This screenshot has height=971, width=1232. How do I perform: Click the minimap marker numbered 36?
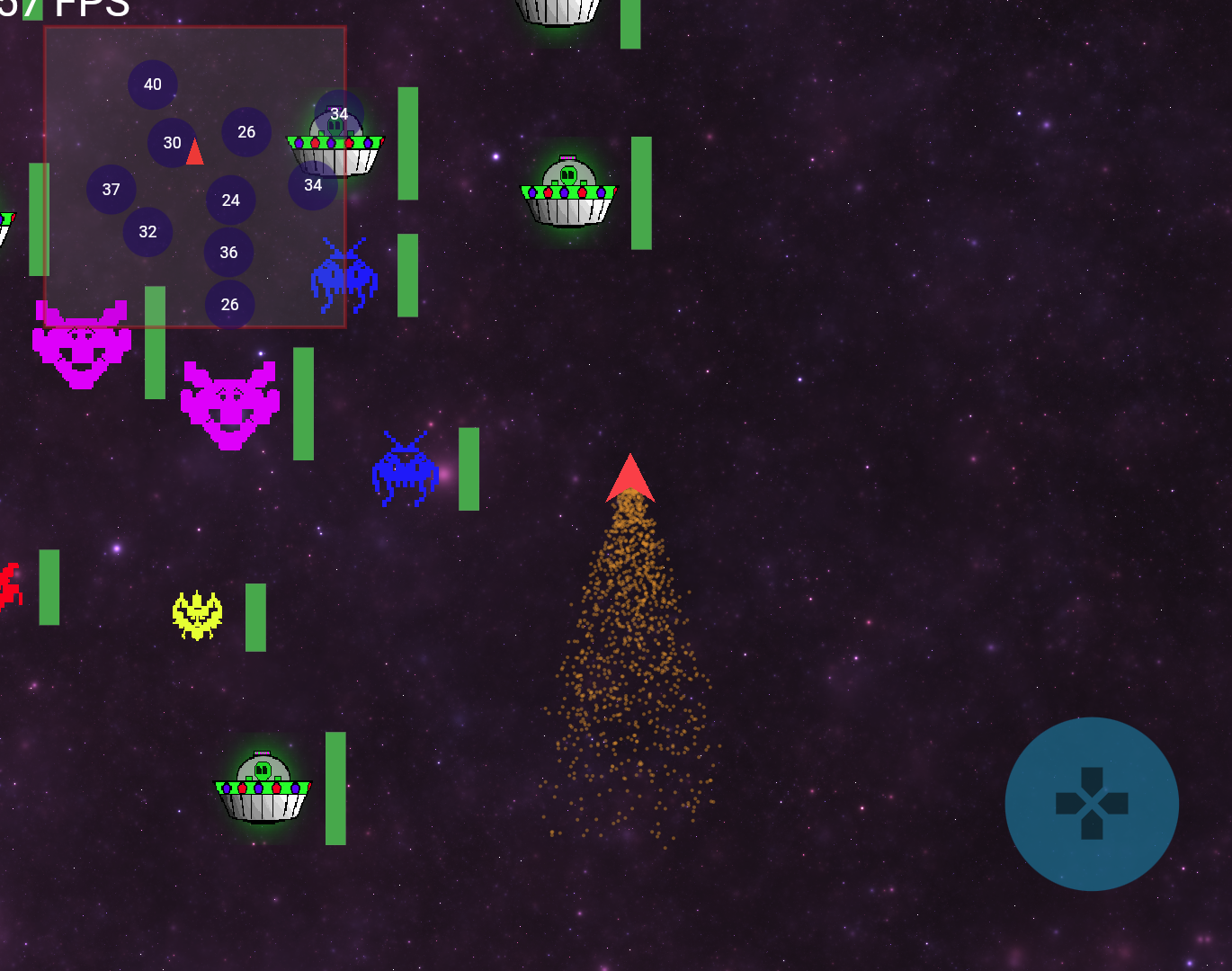(x=228, y=253)
